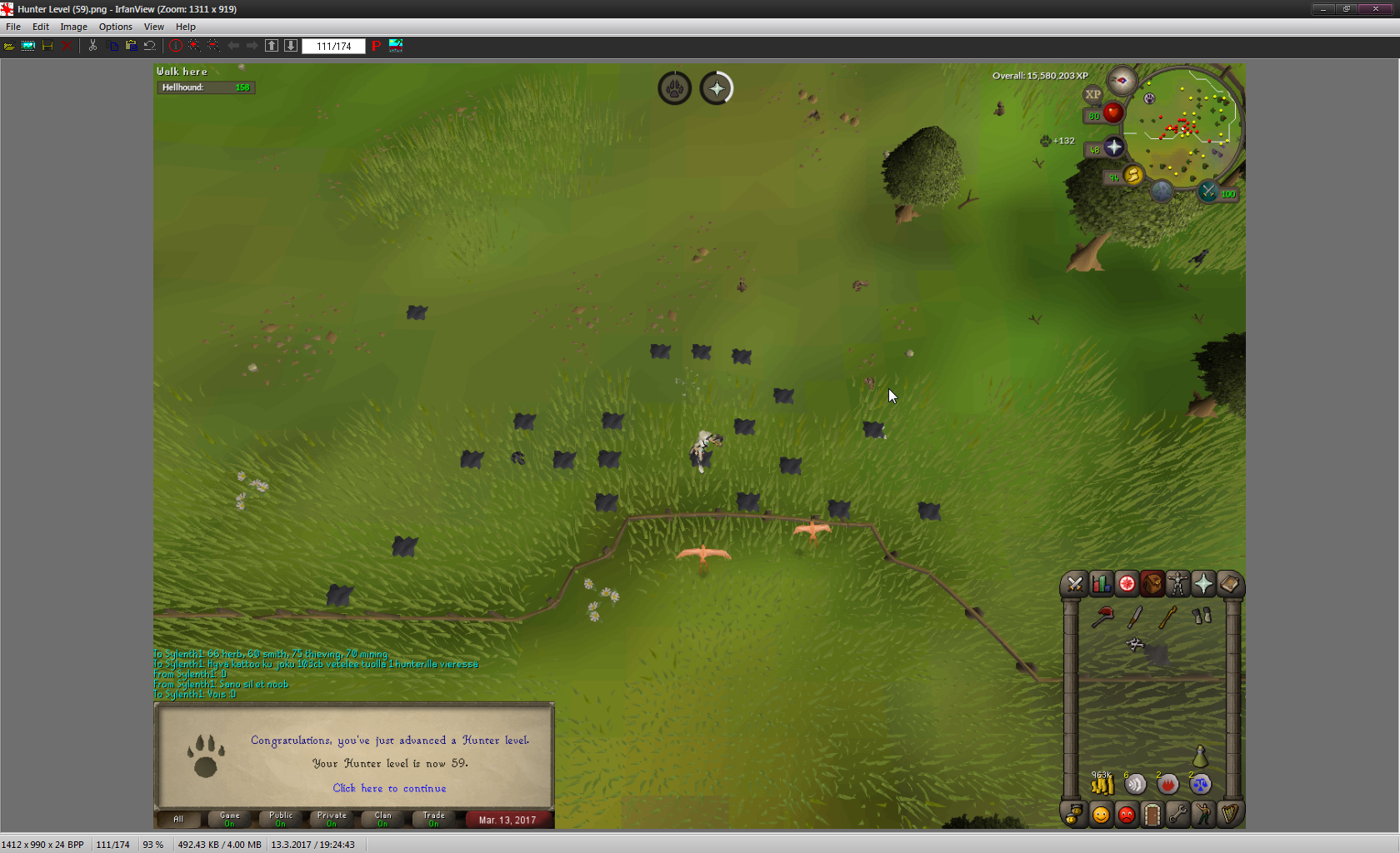Switch chat to the Public filter

coord(281,819)
